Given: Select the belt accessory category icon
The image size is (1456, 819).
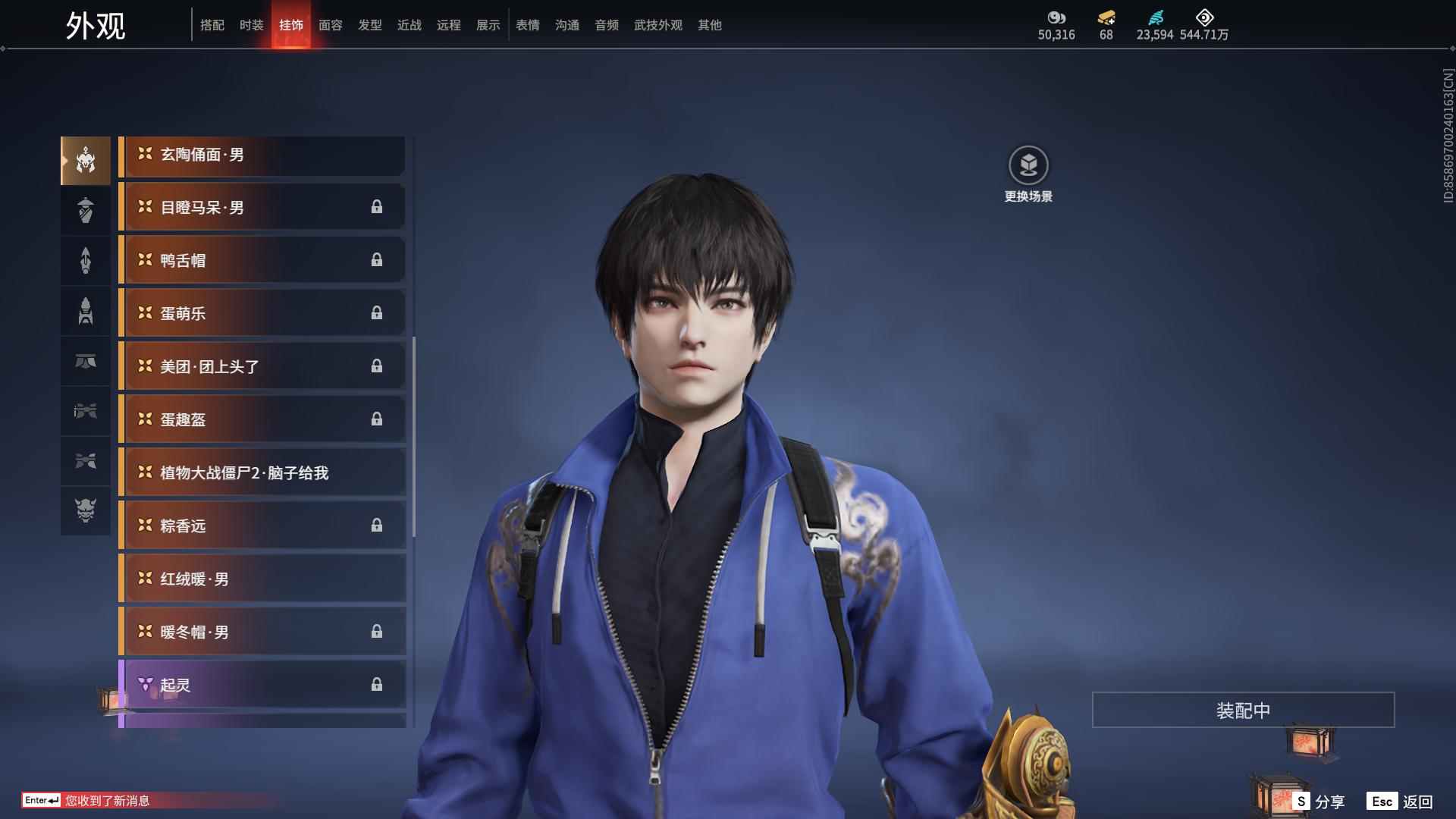Looking at the screenshot, I should coord(85,411).
